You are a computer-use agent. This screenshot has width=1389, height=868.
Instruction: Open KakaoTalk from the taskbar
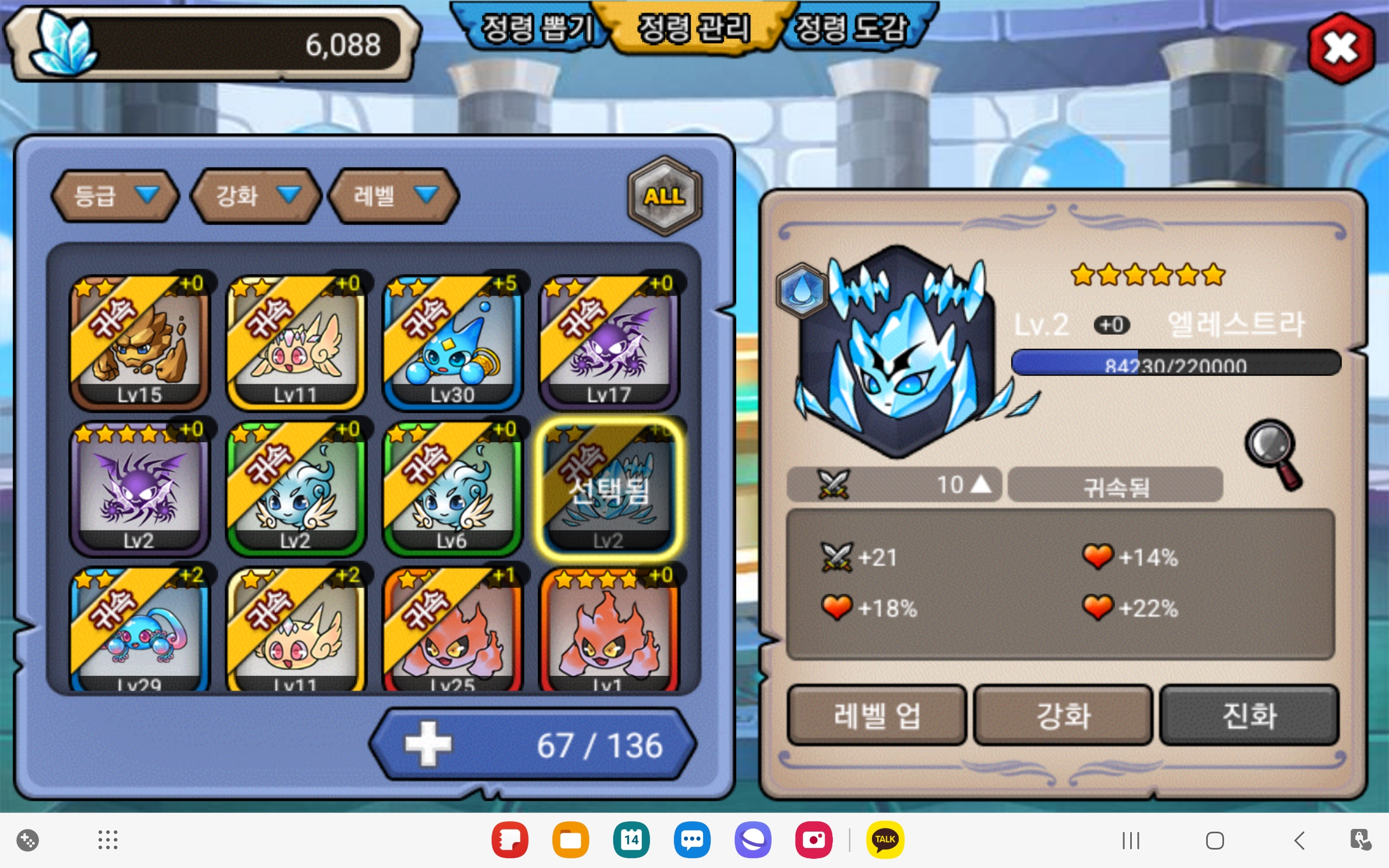coord(884,840)
